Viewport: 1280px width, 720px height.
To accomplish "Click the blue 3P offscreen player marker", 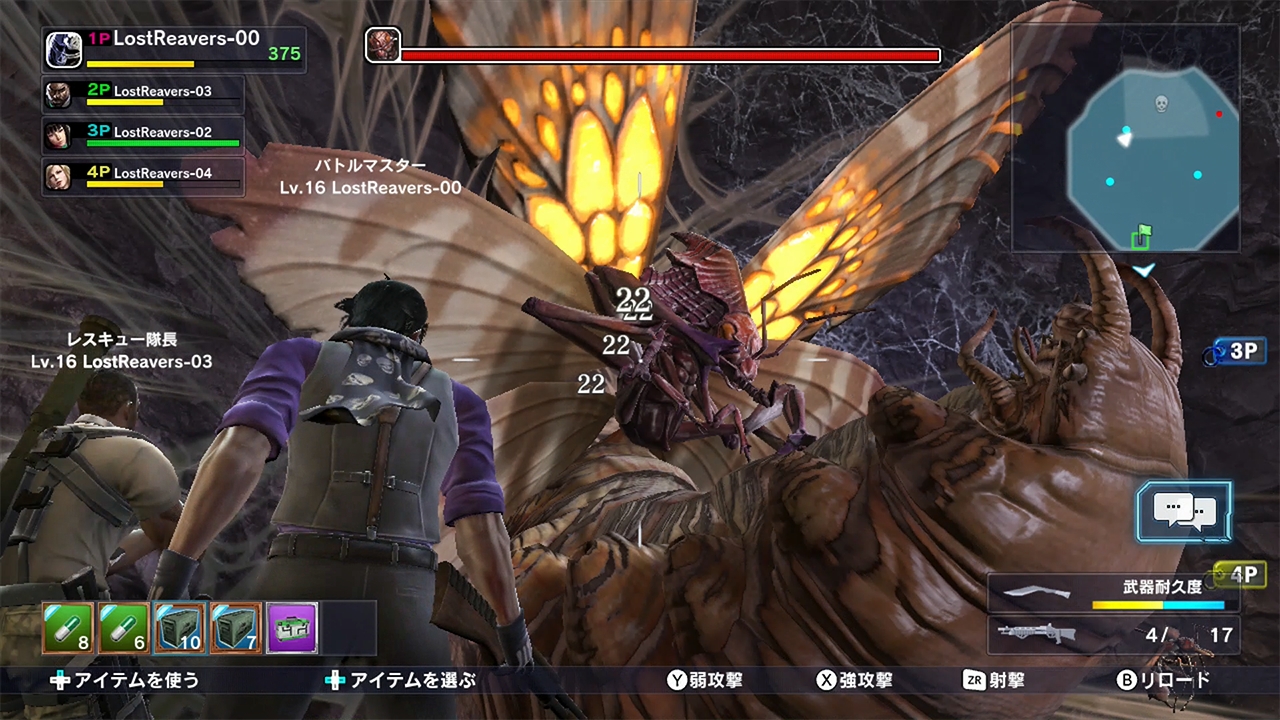I will pos(1236,351).
